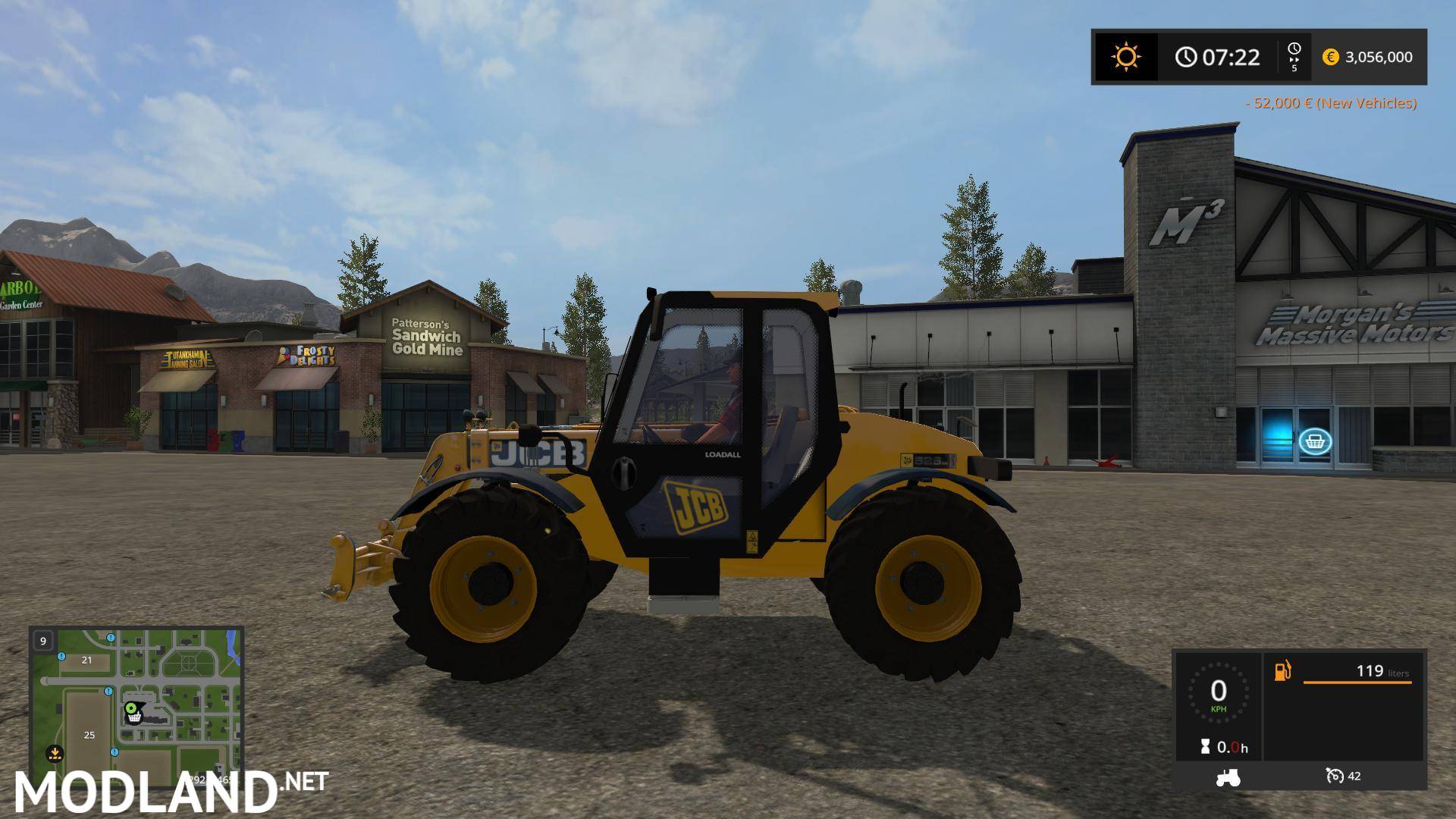
Task: Click the euro coin icon
Action: click(x=1332, y=57)
